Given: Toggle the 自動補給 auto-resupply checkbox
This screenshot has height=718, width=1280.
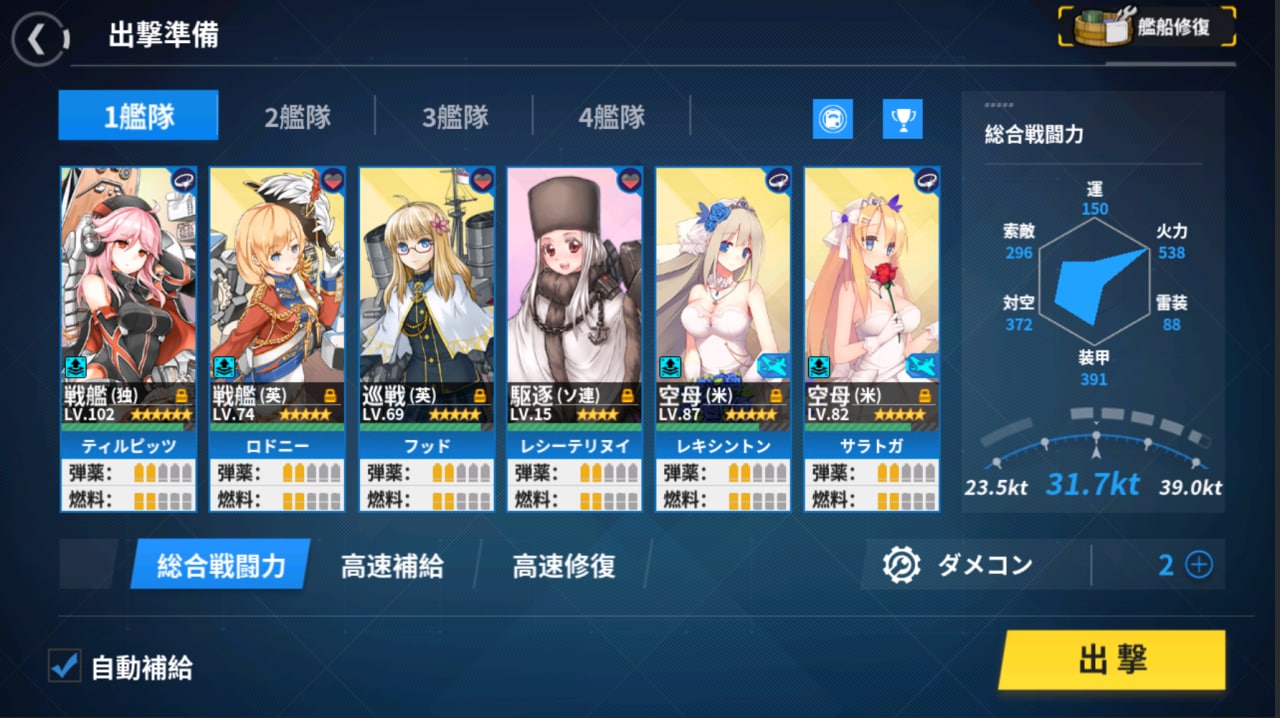Looking at the screenshot, I should (66, 666).
